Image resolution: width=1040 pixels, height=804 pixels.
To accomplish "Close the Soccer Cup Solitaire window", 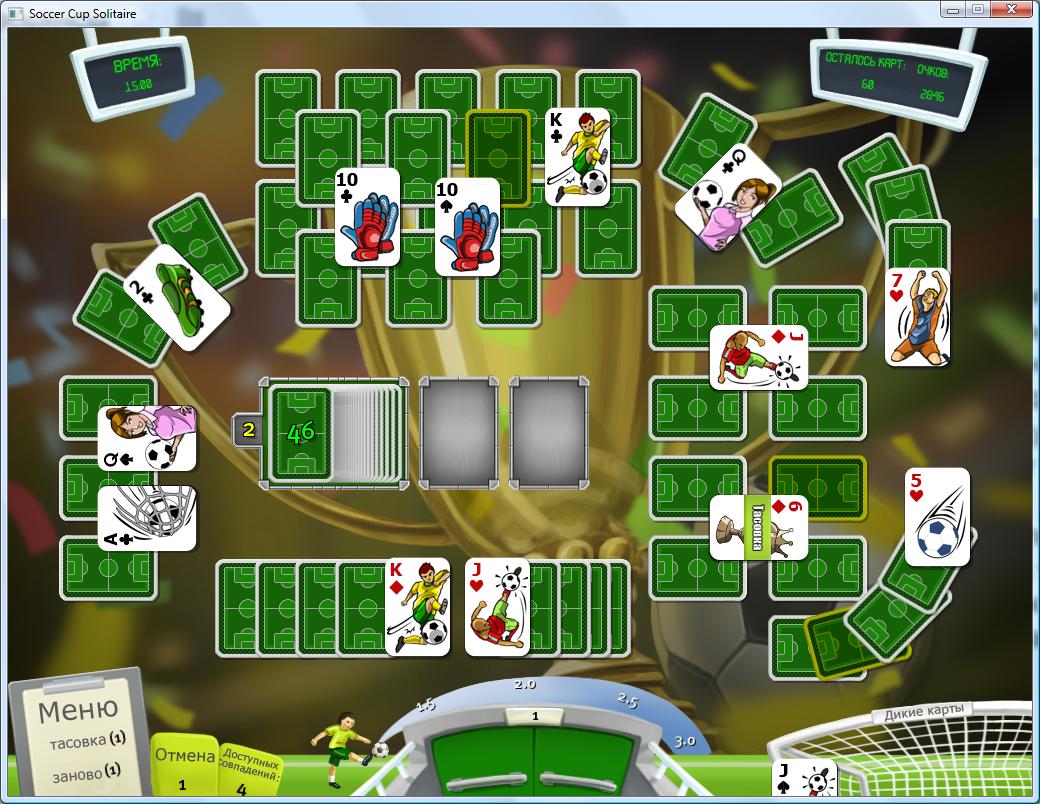I will coord(1012,10).
